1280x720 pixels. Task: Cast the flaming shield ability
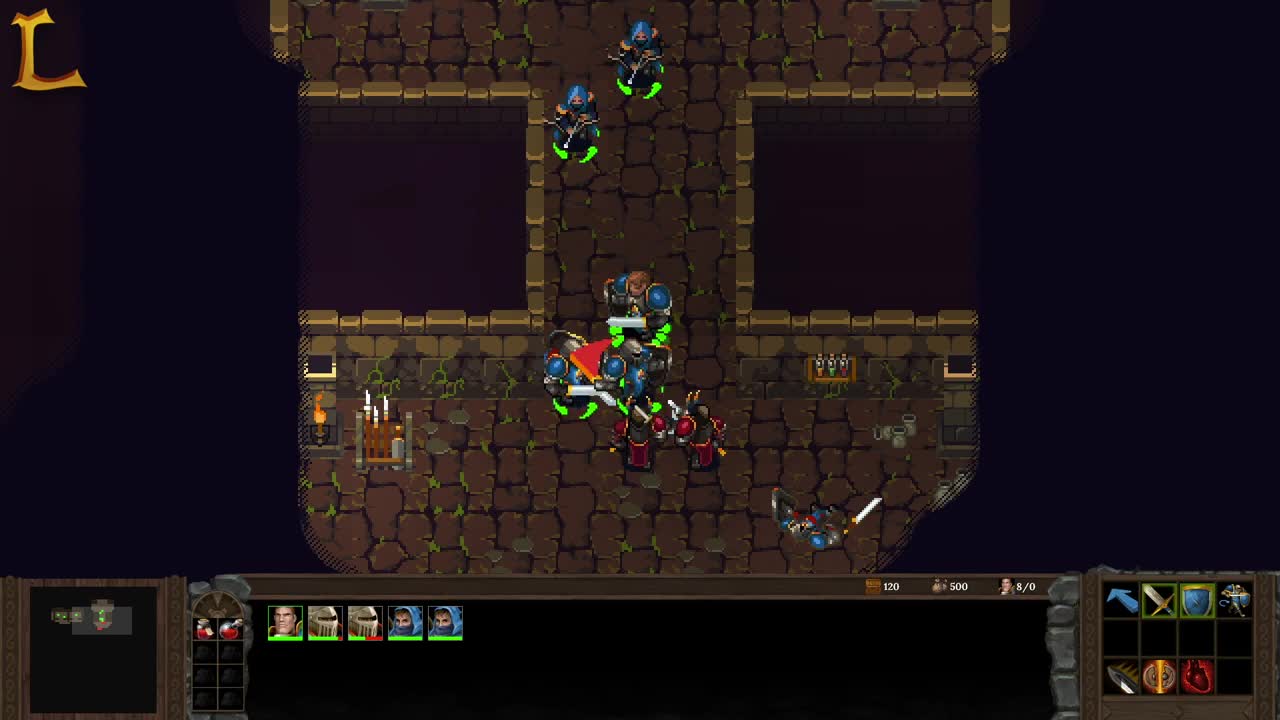(1158, 675)
